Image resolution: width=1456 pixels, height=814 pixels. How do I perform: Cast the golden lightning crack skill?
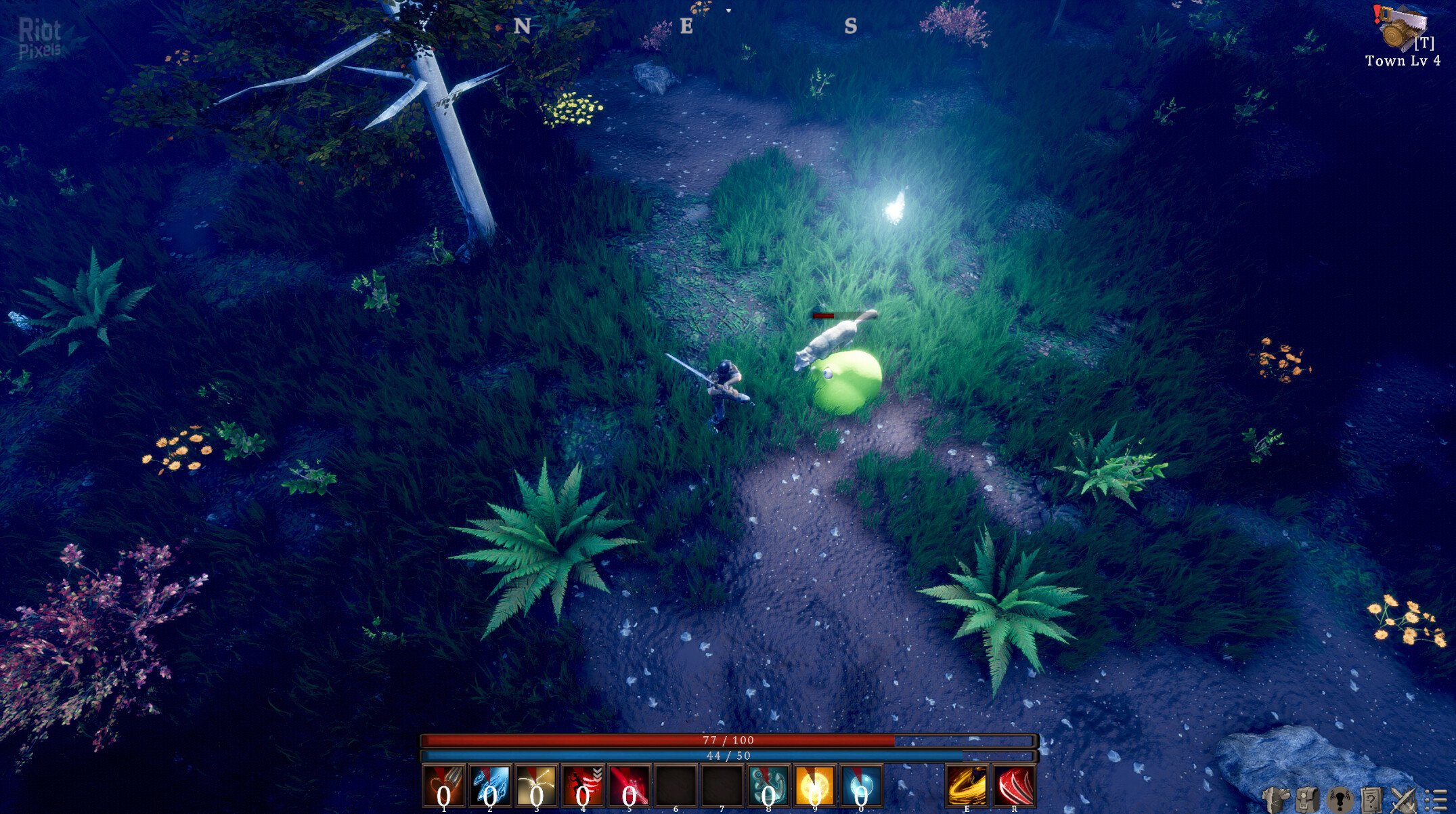click(536, 786)
